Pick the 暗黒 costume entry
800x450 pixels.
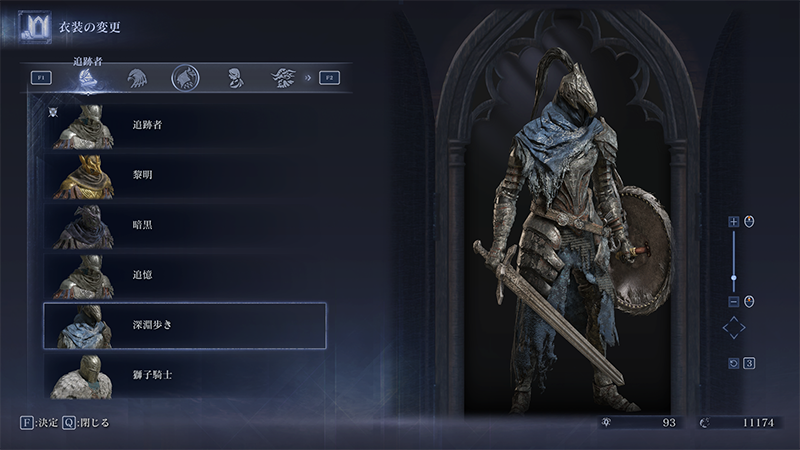coord(185,225)
